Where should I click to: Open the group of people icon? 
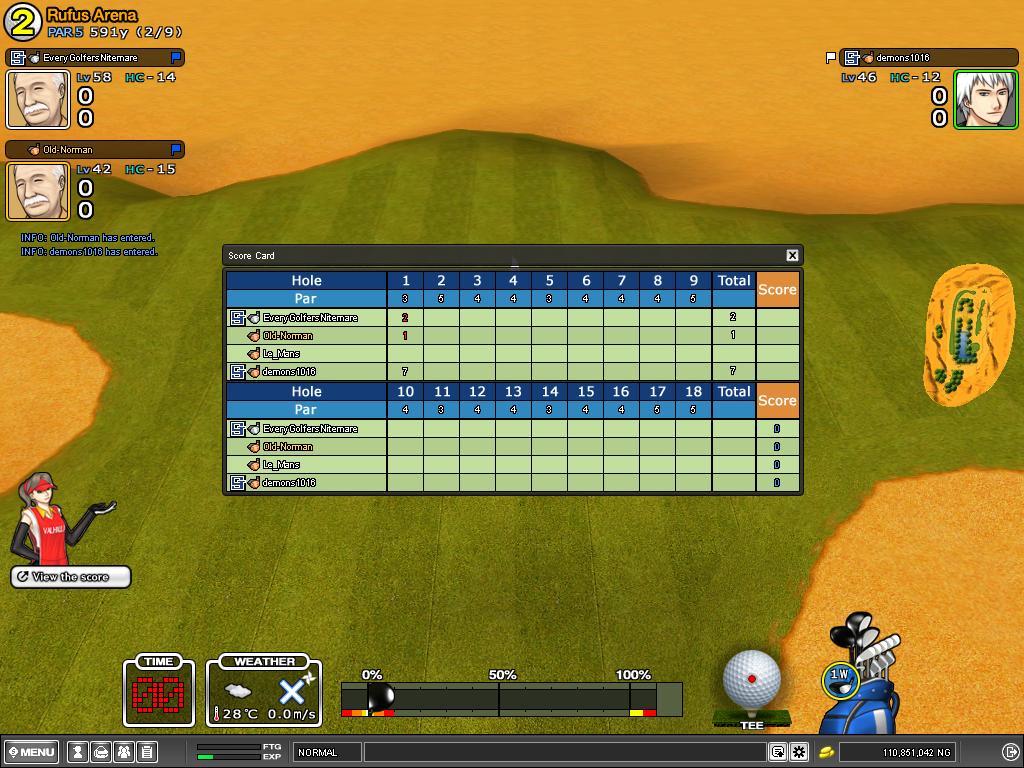(x=124, y=752)
